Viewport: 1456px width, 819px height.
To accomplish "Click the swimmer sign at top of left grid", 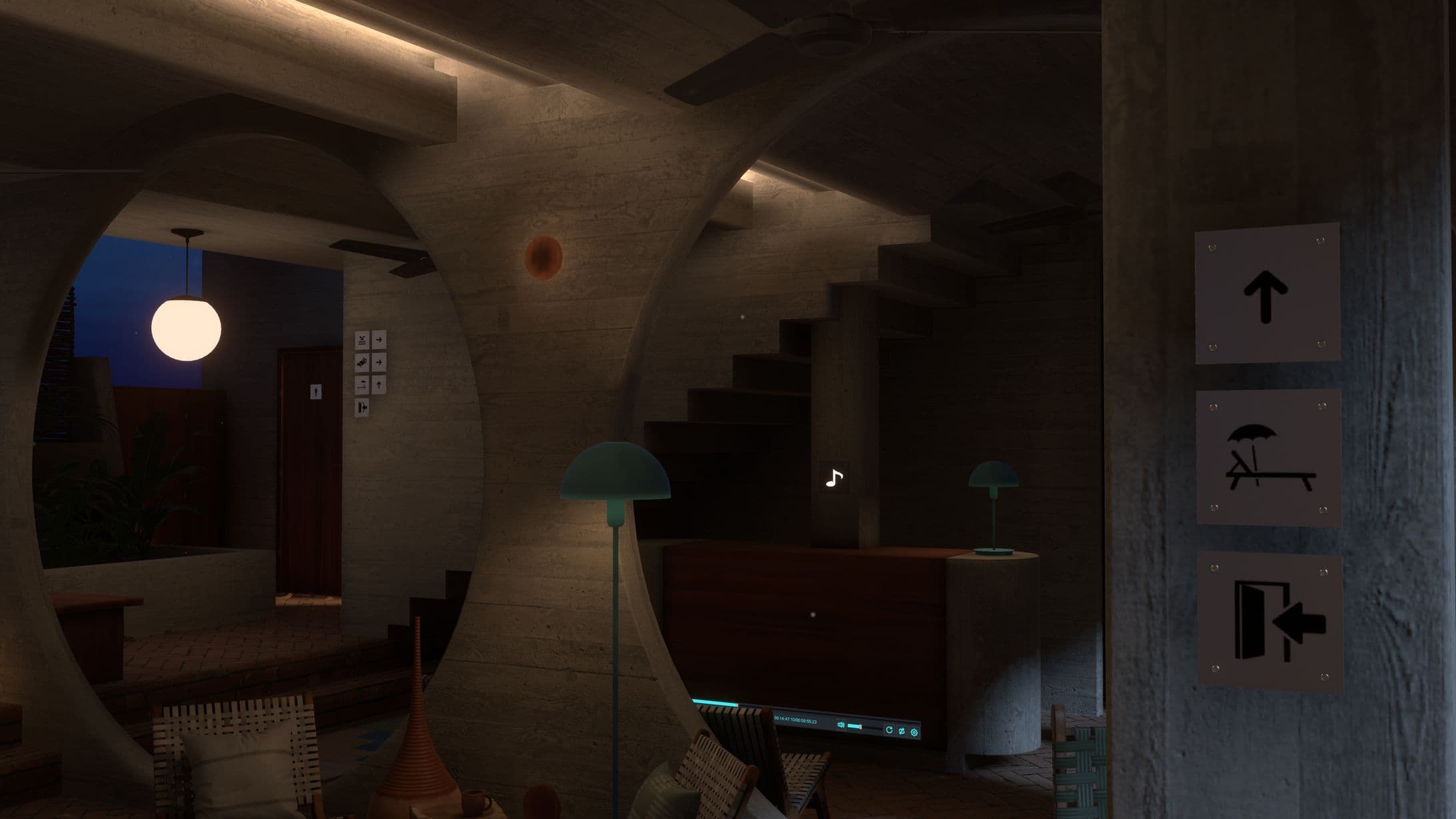I will point(362,341).
